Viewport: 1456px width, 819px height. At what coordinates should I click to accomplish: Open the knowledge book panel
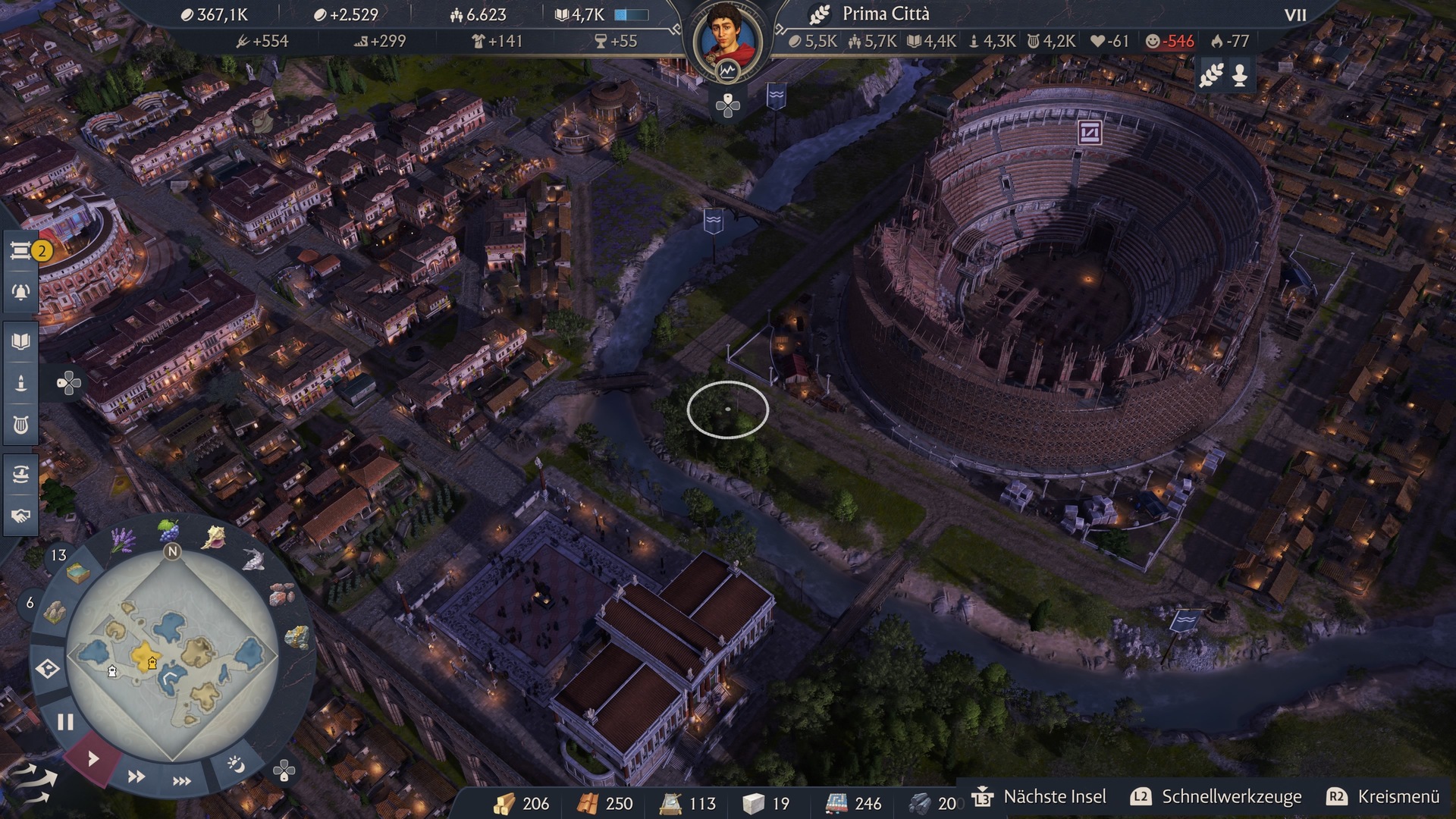click(20, 341)
